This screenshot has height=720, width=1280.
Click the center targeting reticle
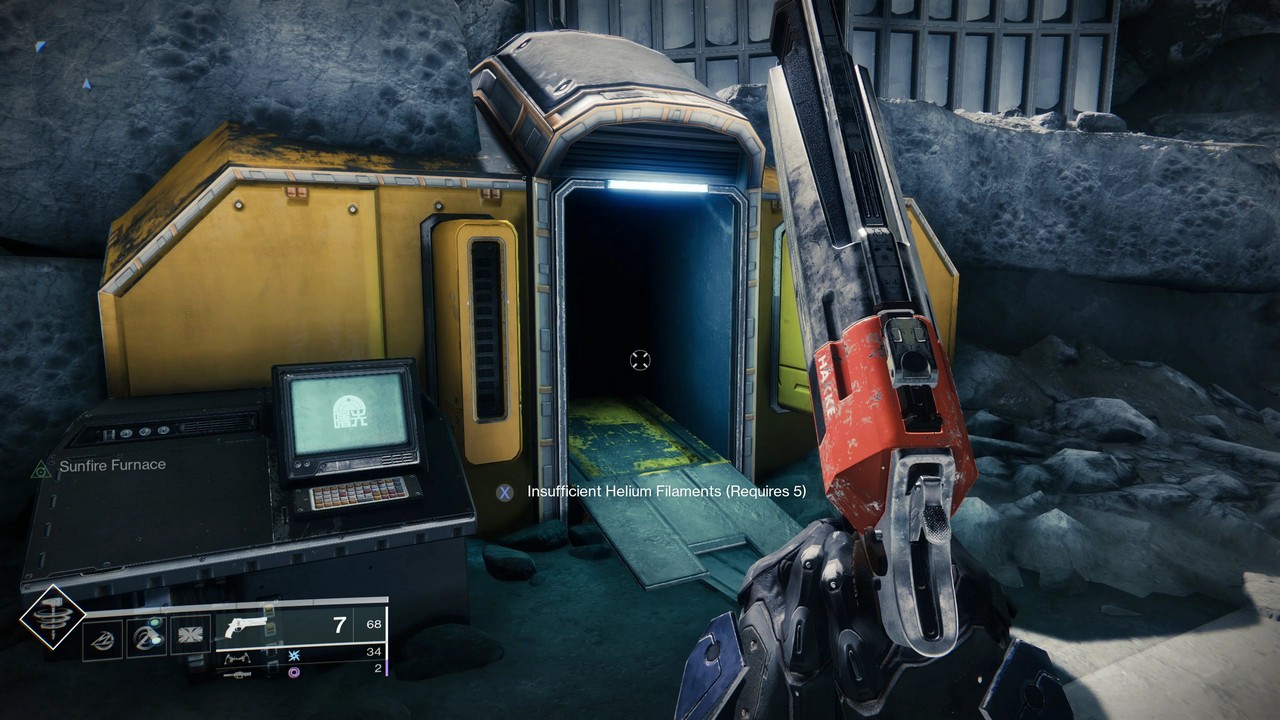(640, 360)
